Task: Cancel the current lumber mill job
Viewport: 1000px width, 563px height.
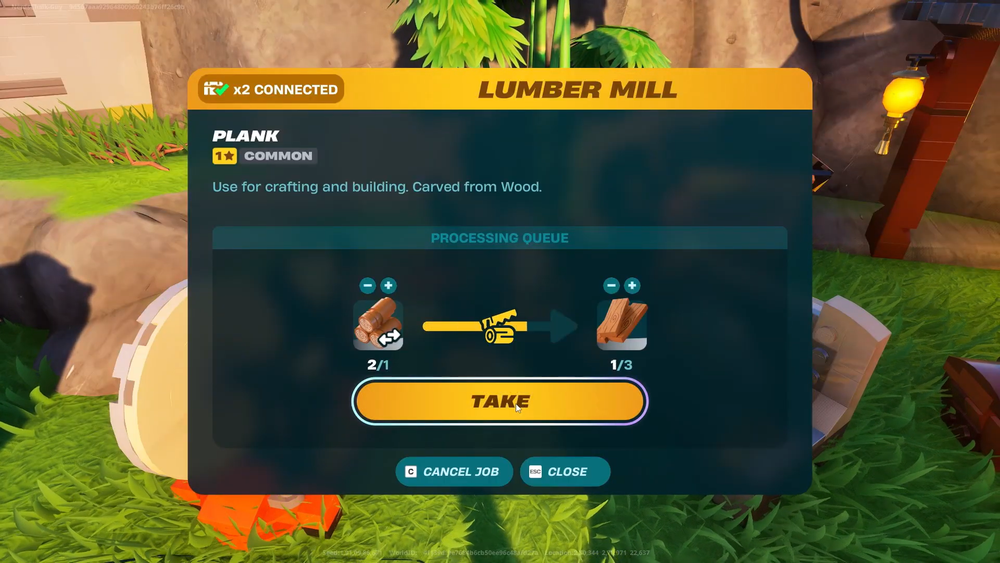Action: click(x=454, y=472)
